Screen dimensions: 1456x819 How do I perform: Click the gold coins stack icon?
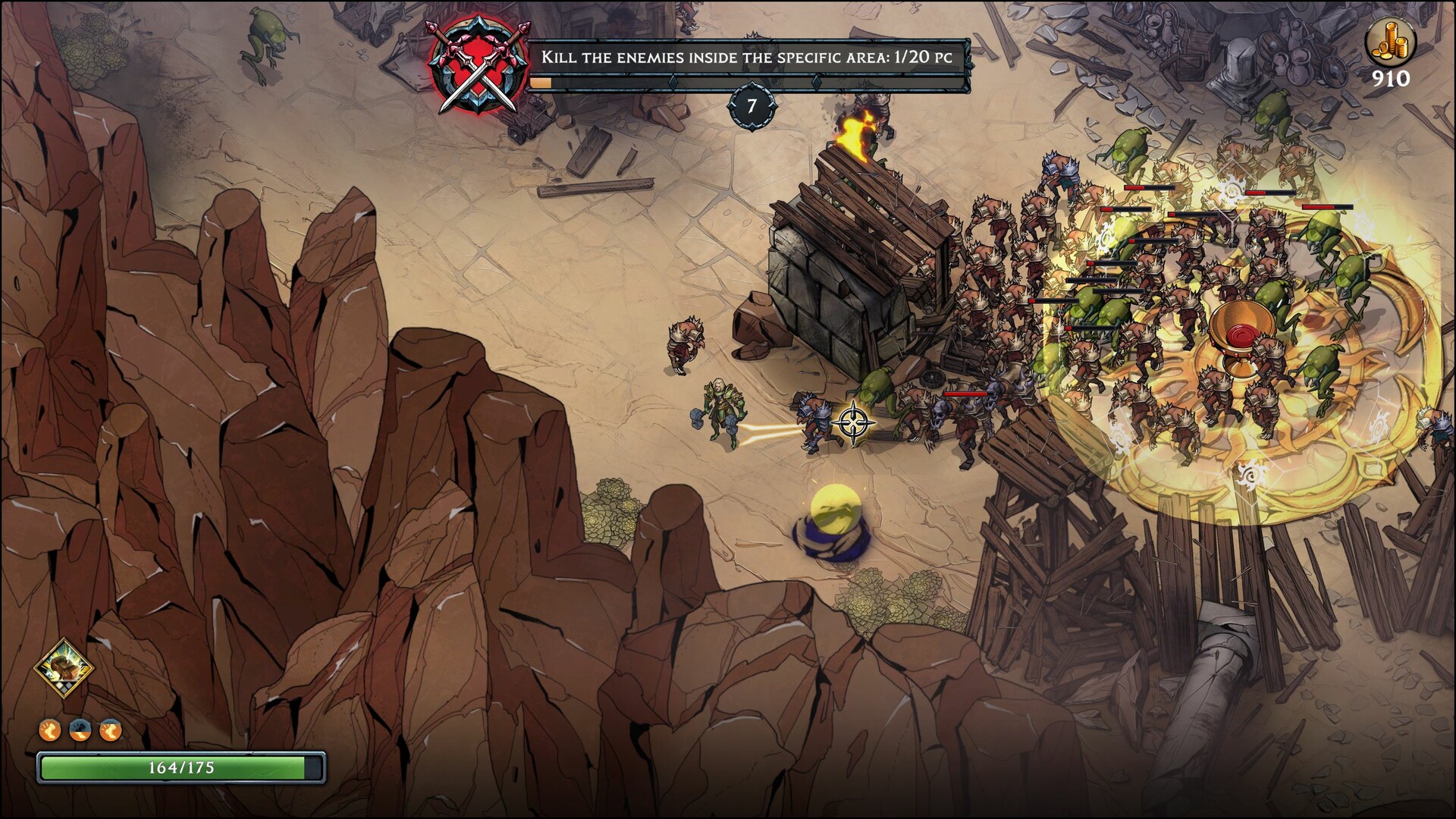point(1390,42)
